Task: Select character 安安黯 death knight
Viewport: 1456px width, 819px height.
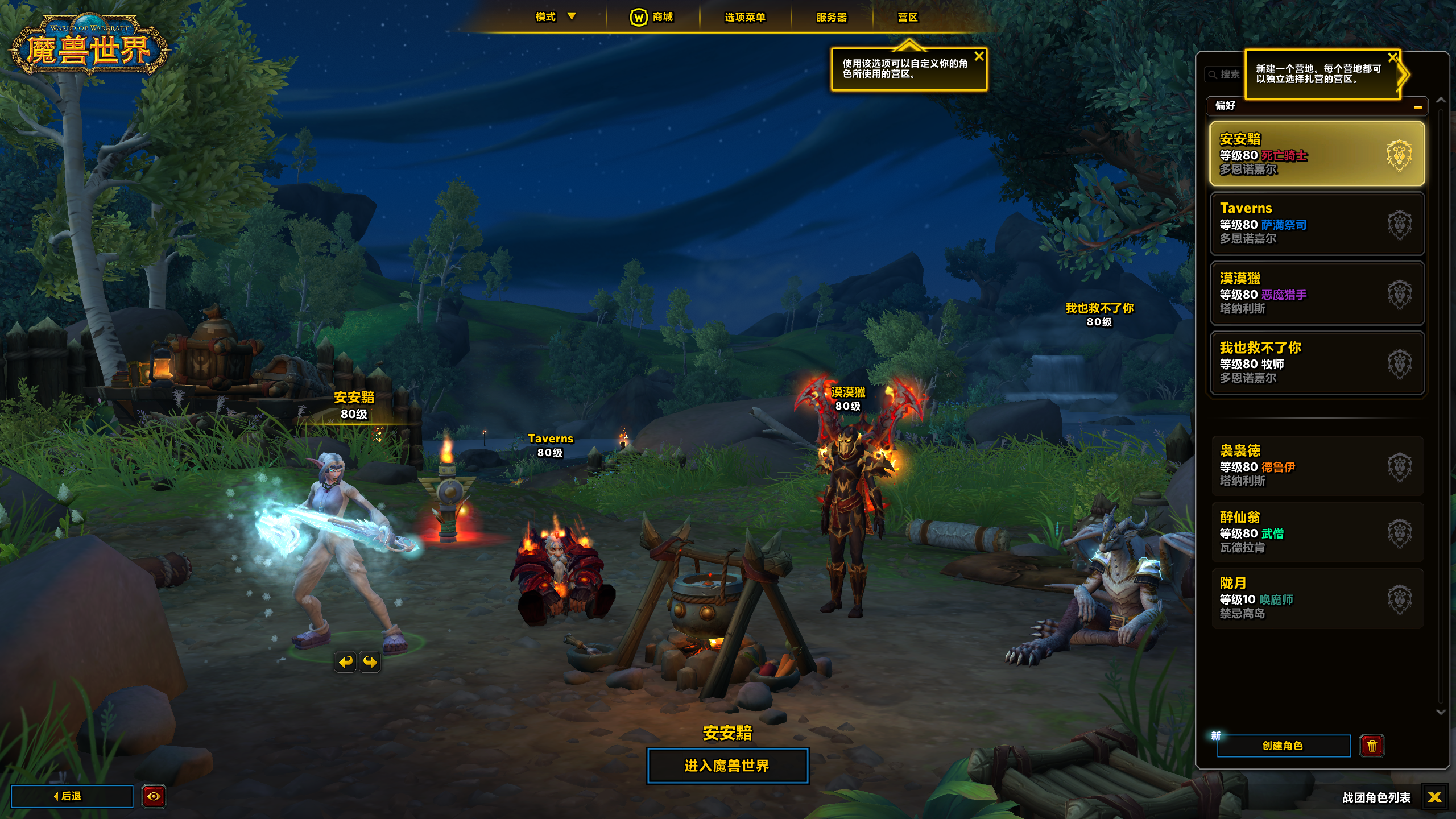Action: point(1317,154)
